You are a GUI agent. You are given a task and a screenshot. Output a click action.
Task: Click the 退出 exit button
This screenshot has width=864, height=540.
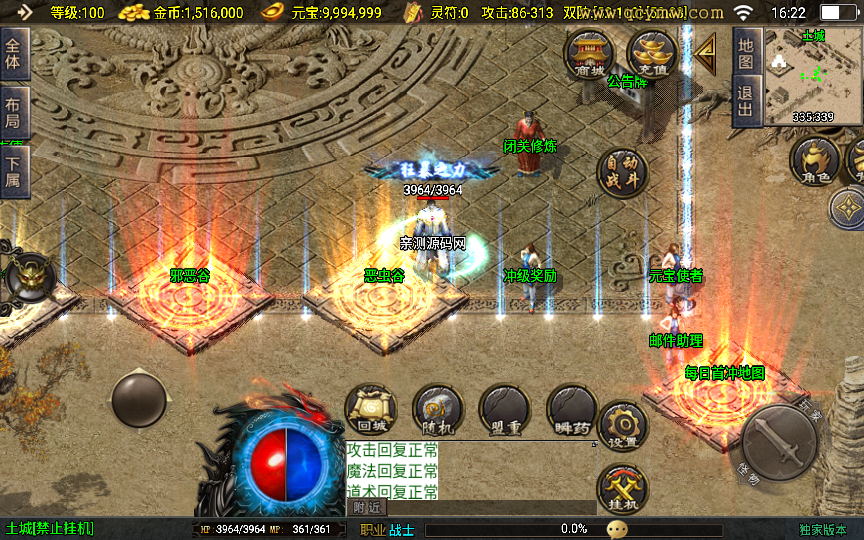[746, 101]
